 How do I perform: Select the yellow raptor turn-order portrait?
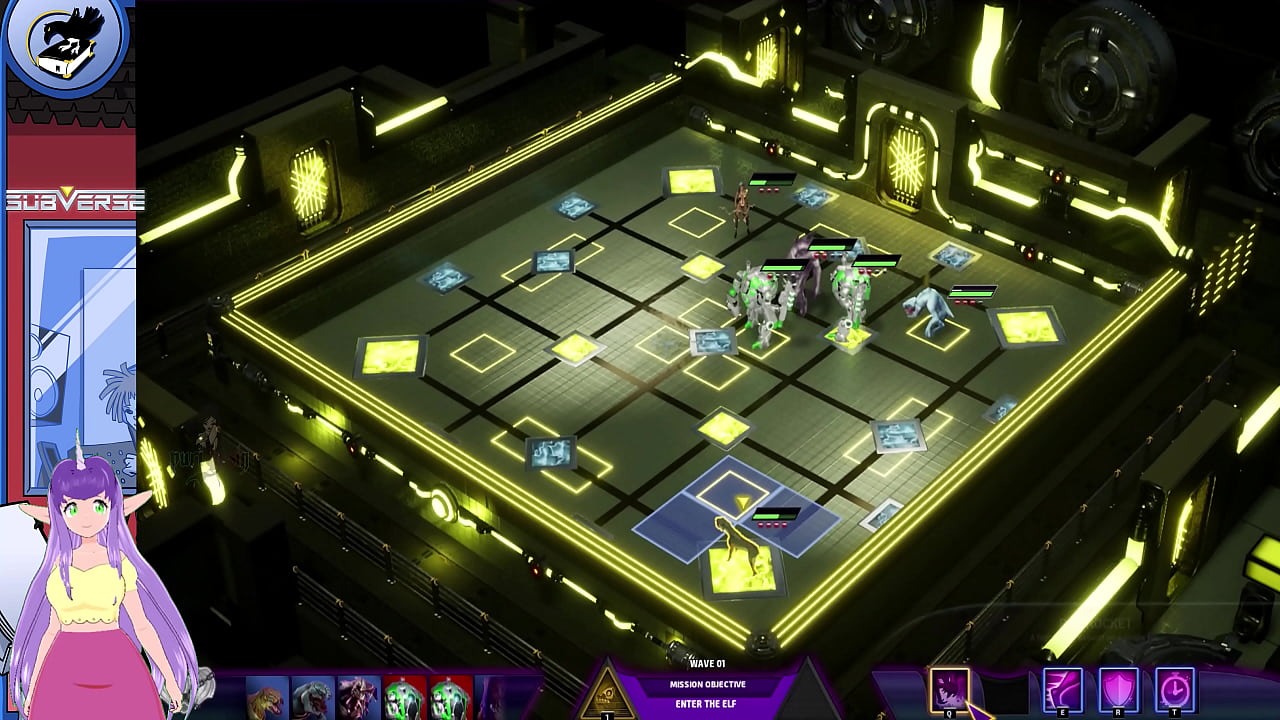click(x=267, y=697)
